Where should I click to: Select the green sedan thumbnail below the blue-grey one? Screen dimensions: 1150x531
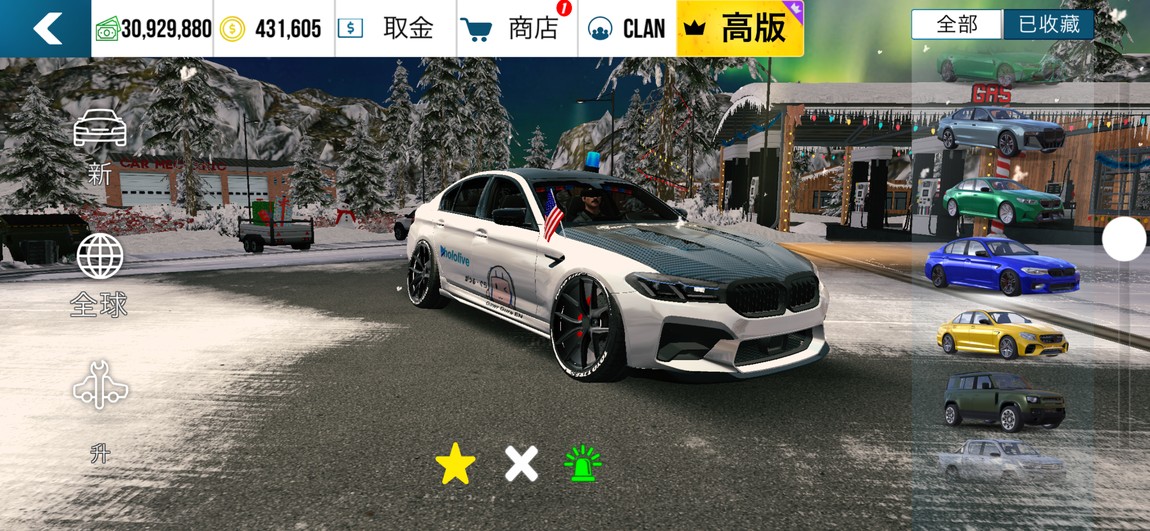pyautogui.click(x=1001, y=200)
